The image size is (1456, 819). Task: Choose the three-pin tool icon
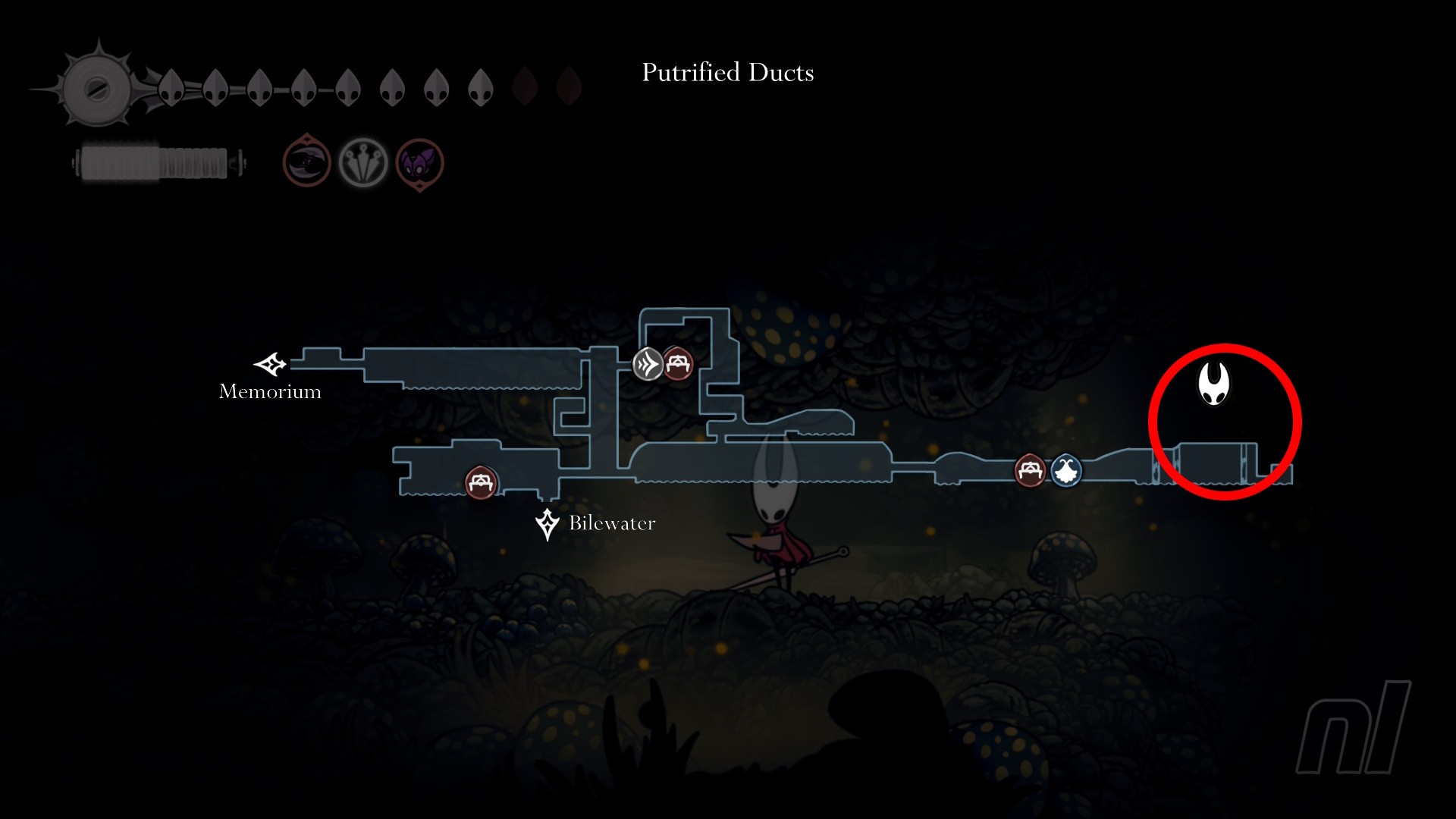363,162
